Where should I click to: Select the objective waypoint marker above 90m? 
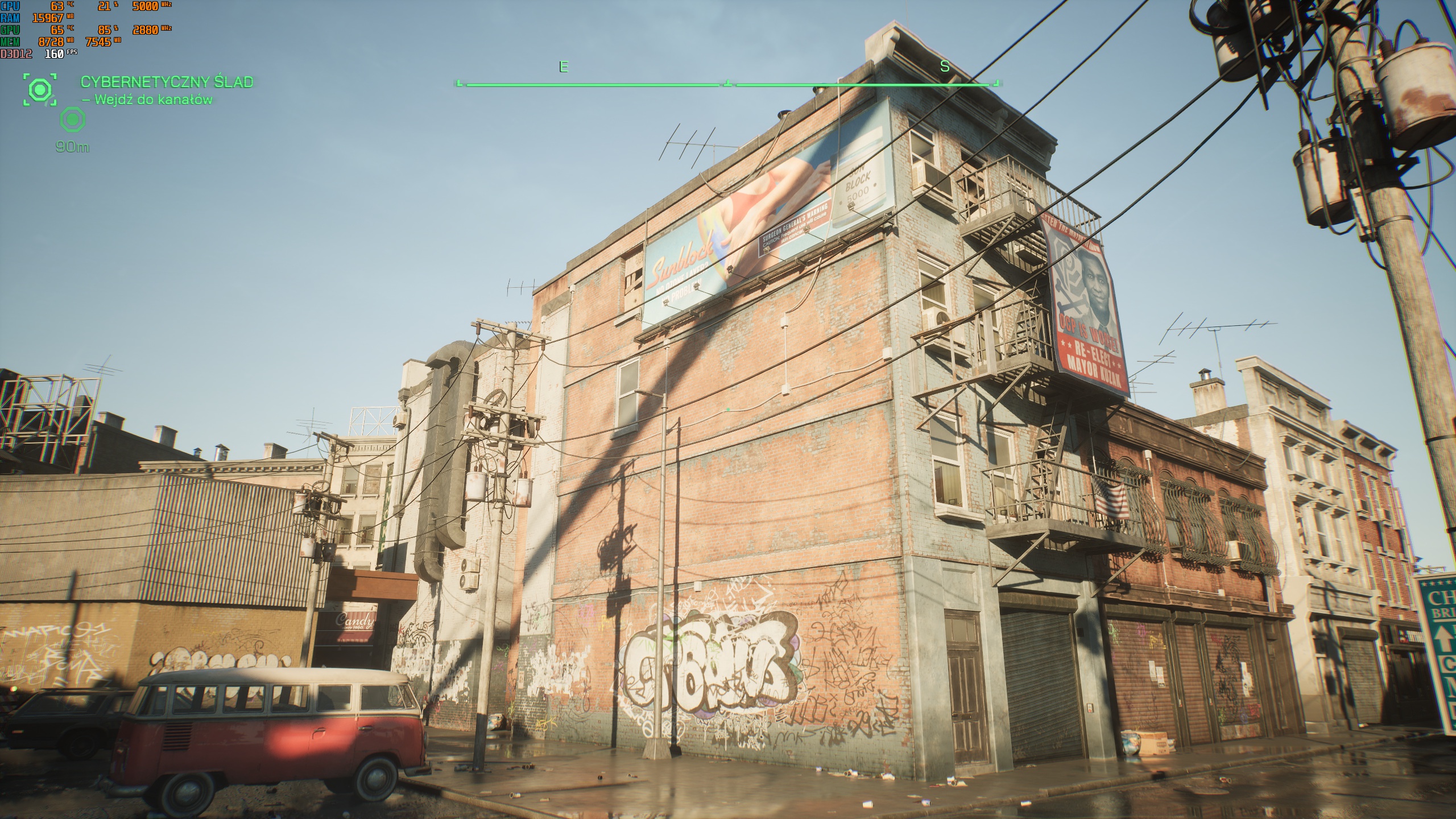click(72, 120)
